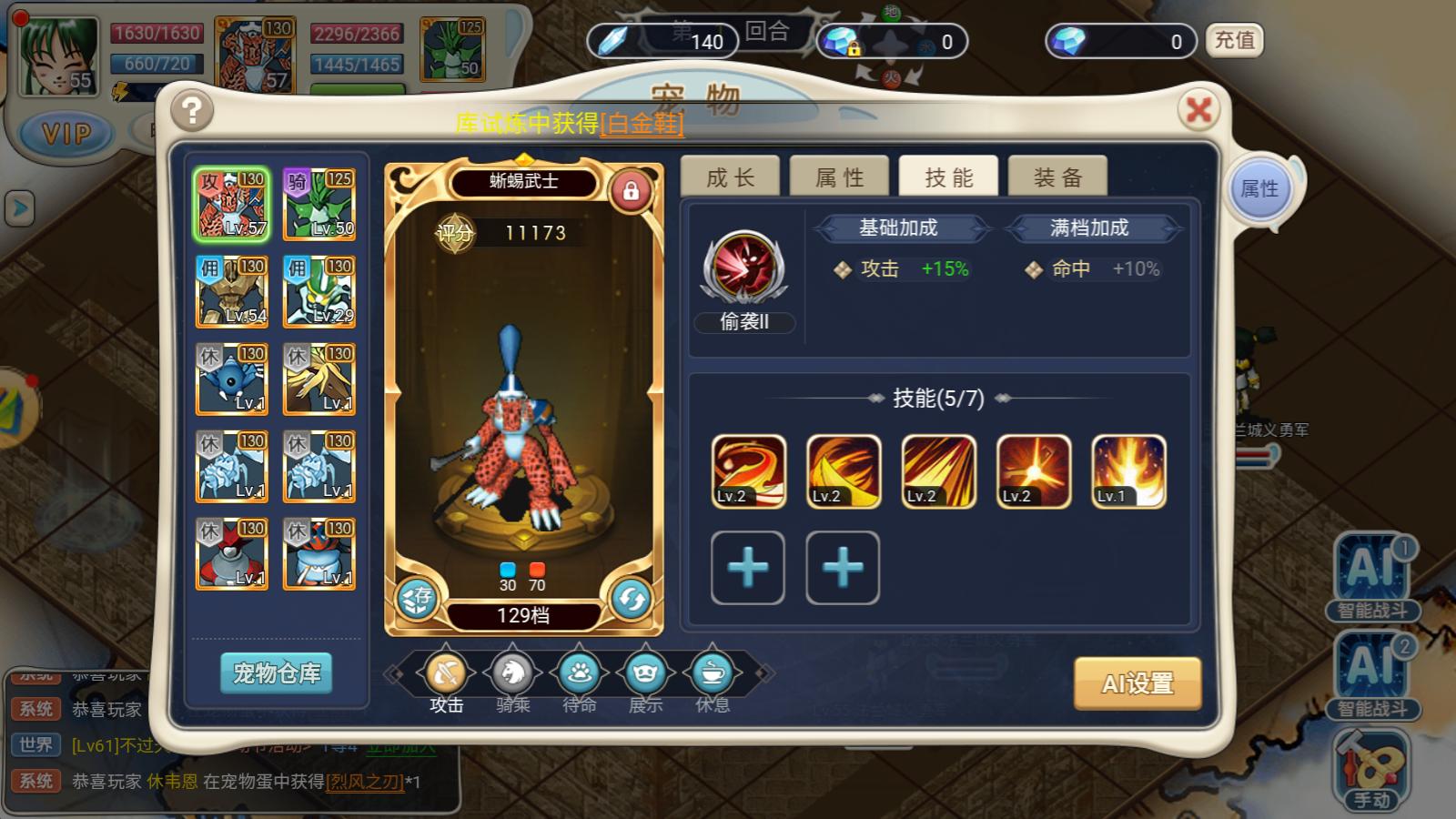Set pet to 待命 standby mode
Image resolution: width=1456 pixels, height=819 pixels.
coord(581,673)
